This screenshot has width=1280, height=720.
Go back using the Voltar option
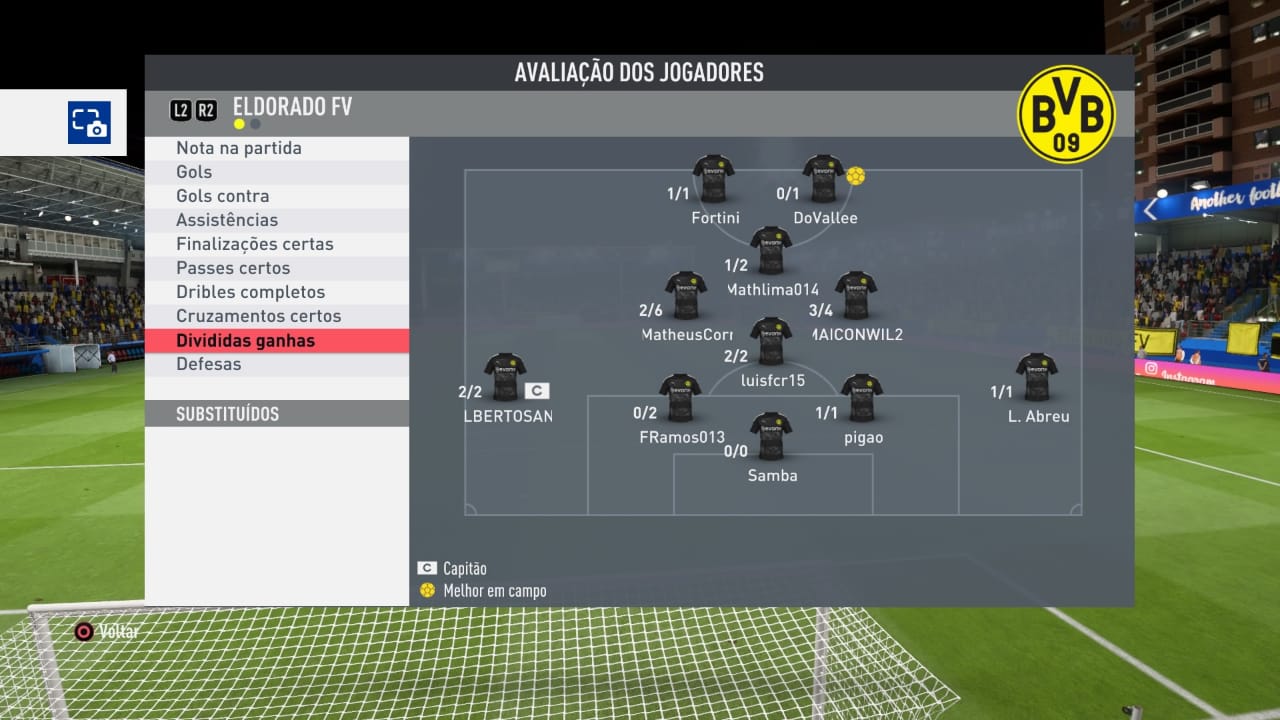point(107,632)
